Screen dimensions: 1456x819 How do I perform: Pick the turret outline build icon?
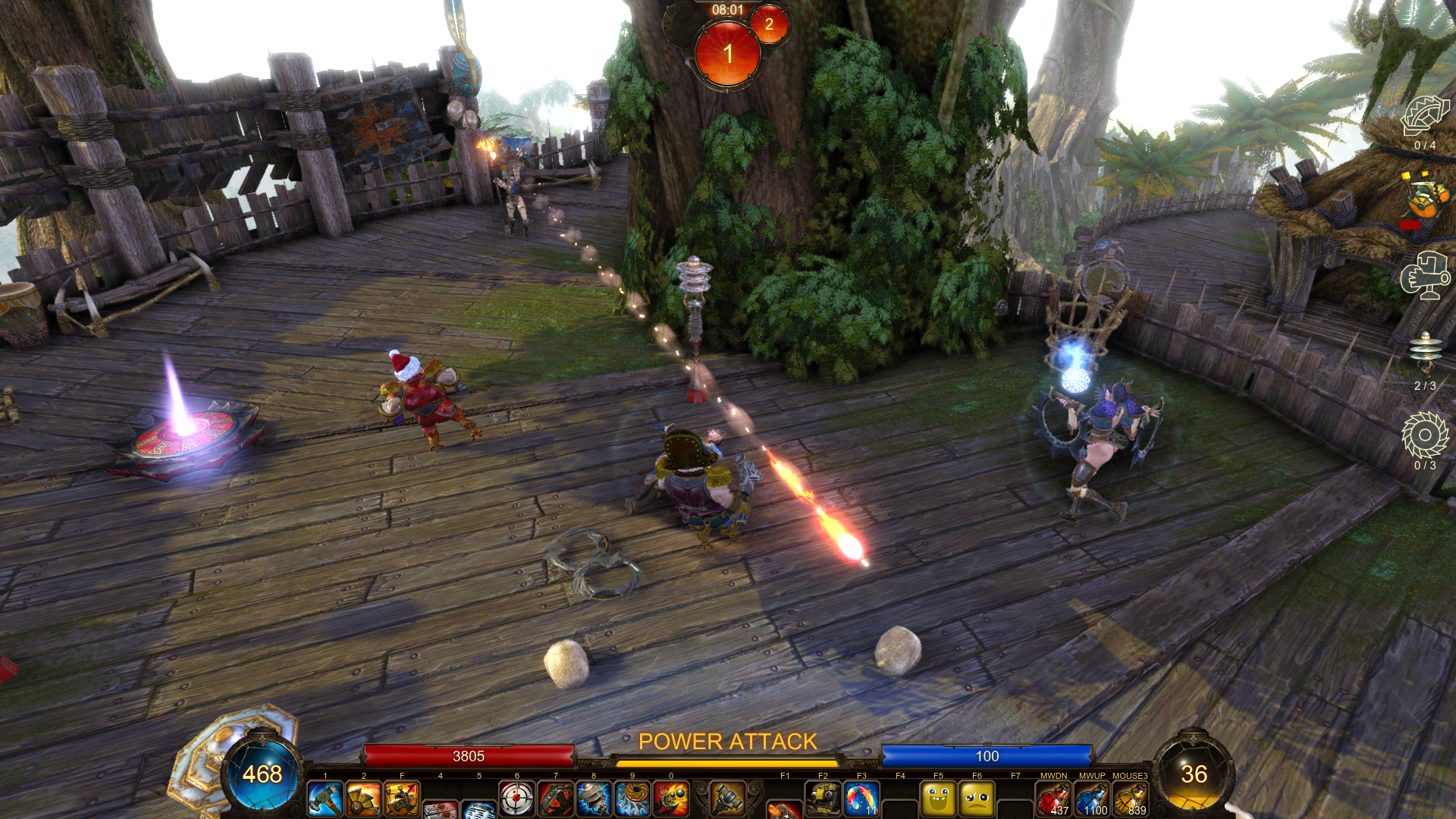[x=1424, y=277]
